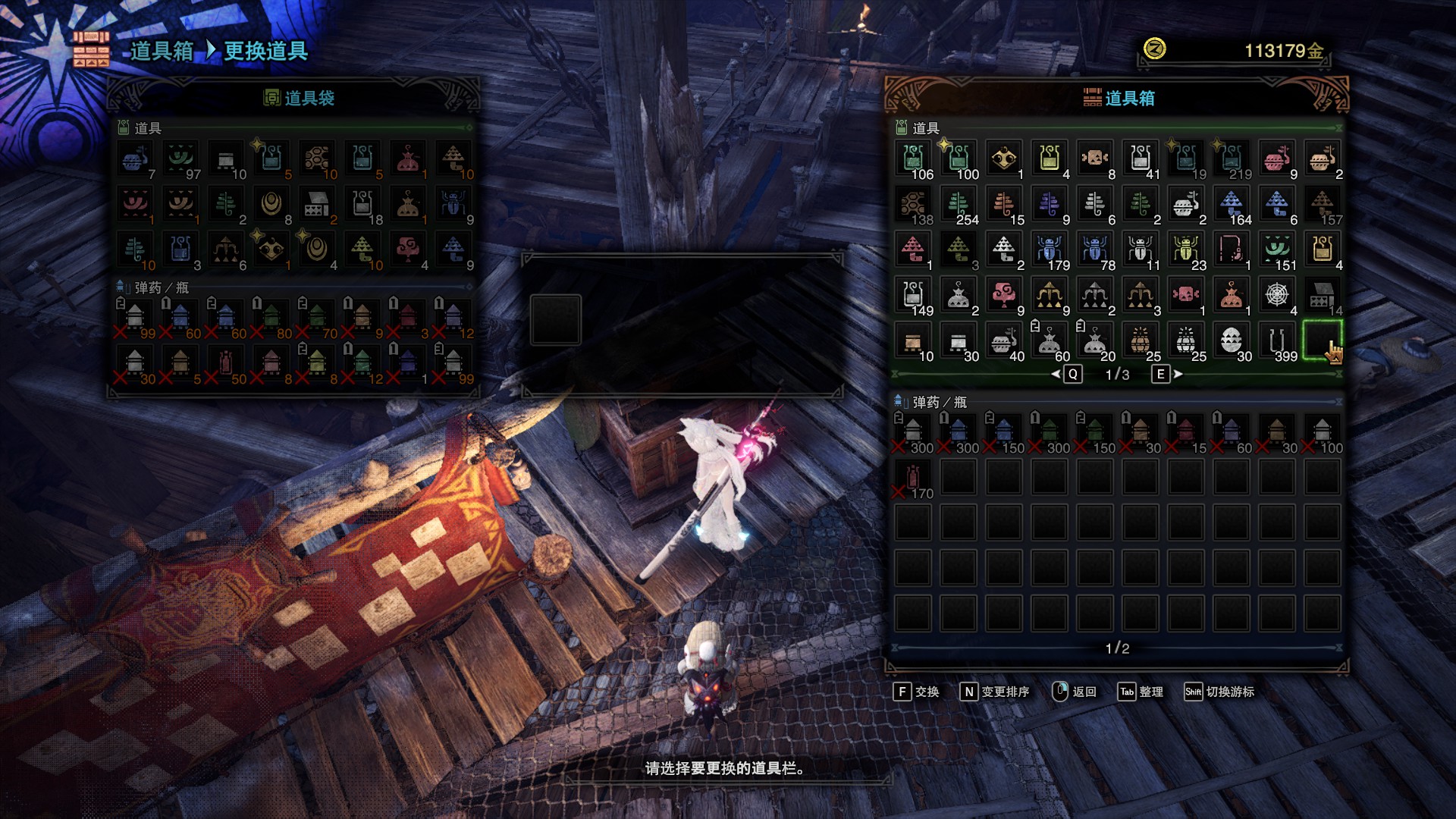Select the white egg item stack of 30
This screenshot has height=819, width=1456.
[1232, 341]
